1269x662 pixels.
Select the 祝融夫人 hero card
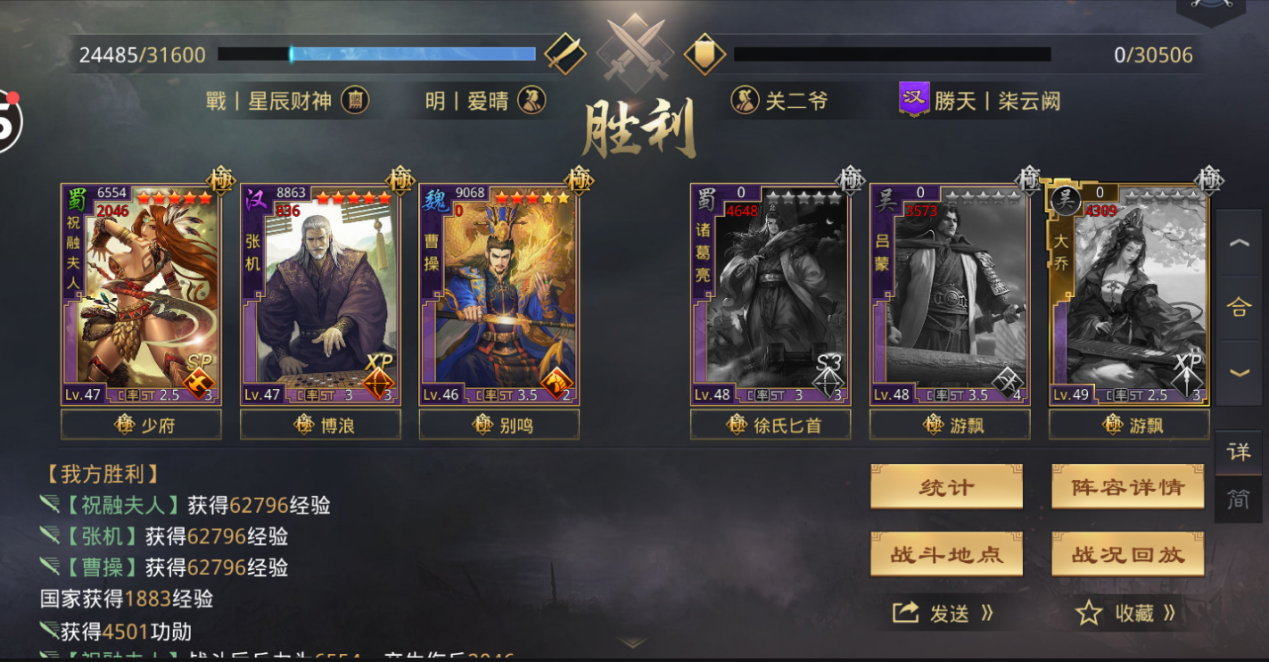pos(141,294)
